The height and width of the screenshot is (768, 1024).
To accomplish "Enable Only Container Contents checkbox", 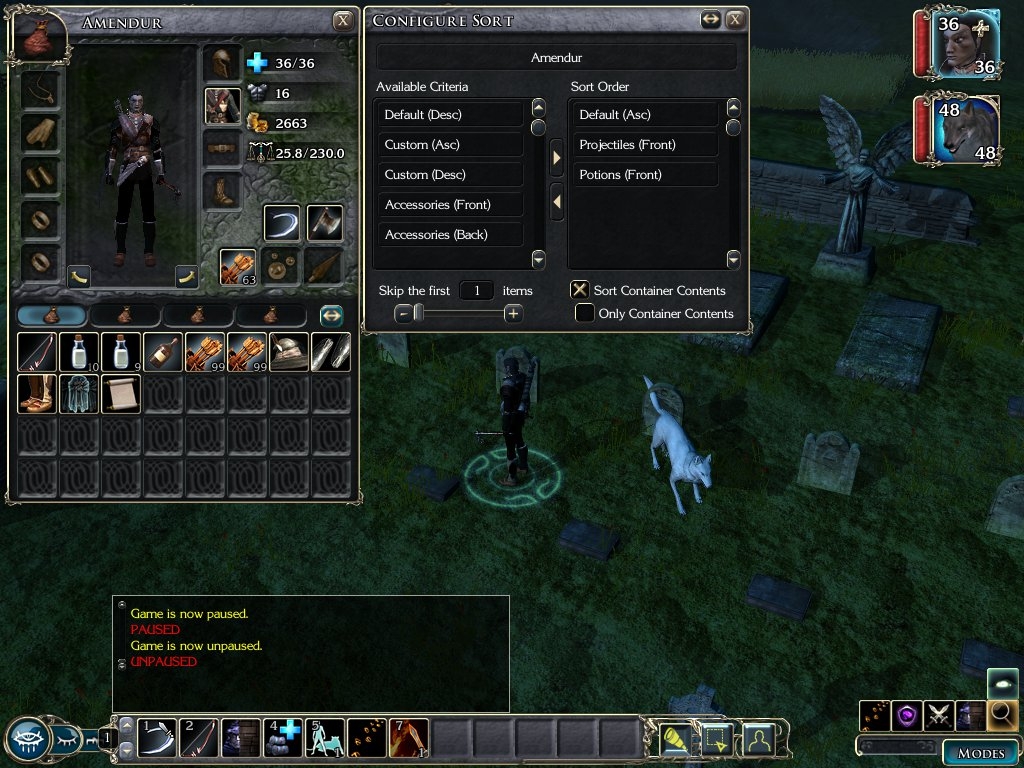I will pyautogui.click(x=585, y=314).
